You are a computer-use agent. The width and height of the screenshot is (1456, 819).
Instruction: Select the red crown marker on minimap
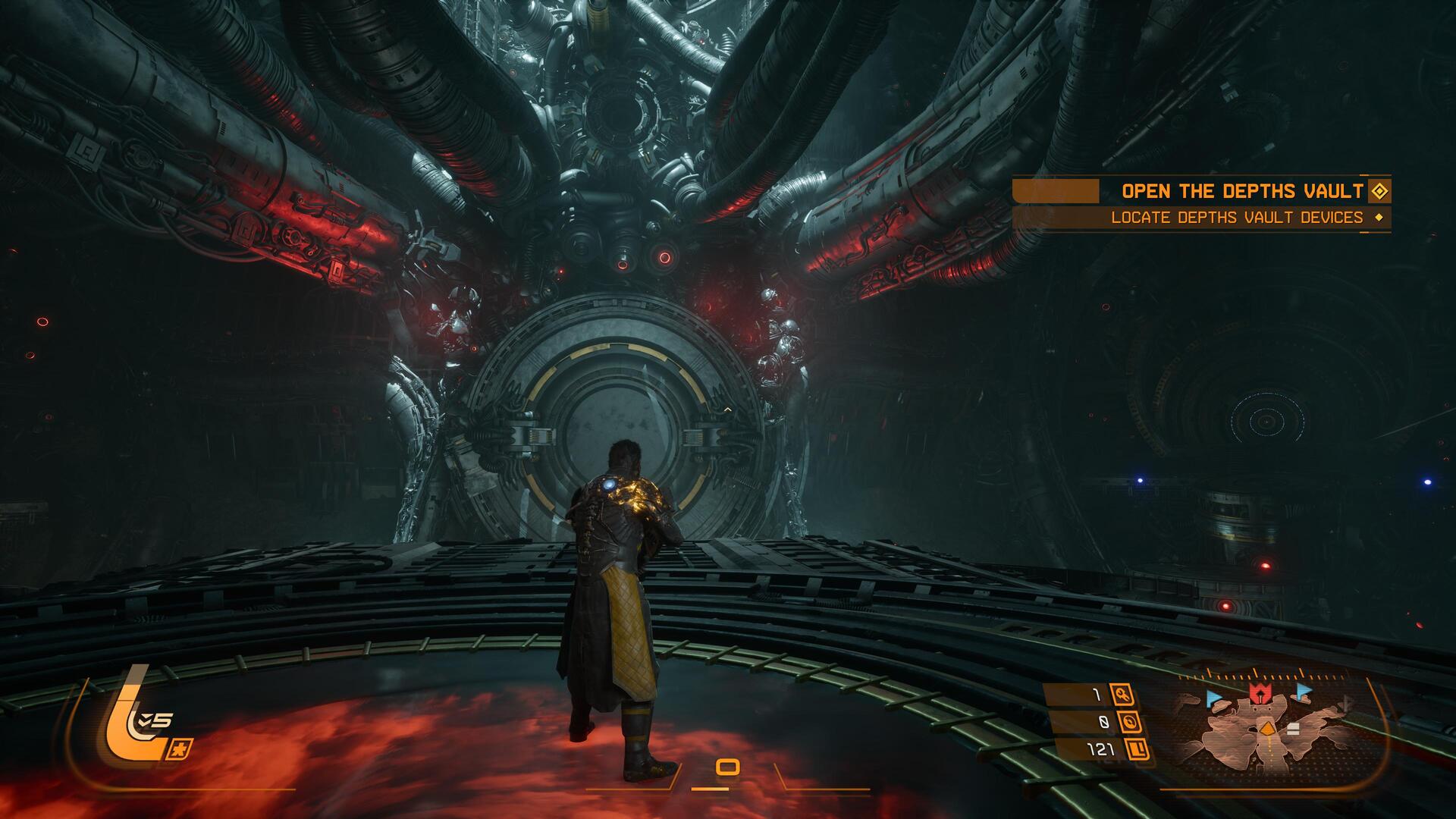coord(1260,692)
